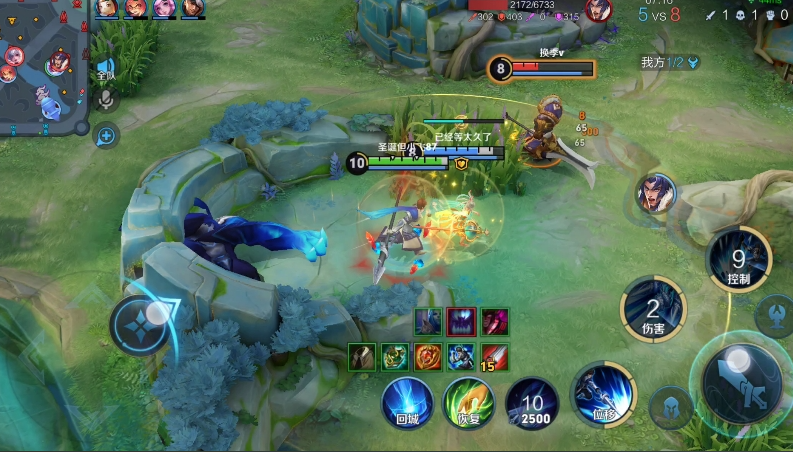
Task: Use the 回城 recall skill
Action: (407, 403)
